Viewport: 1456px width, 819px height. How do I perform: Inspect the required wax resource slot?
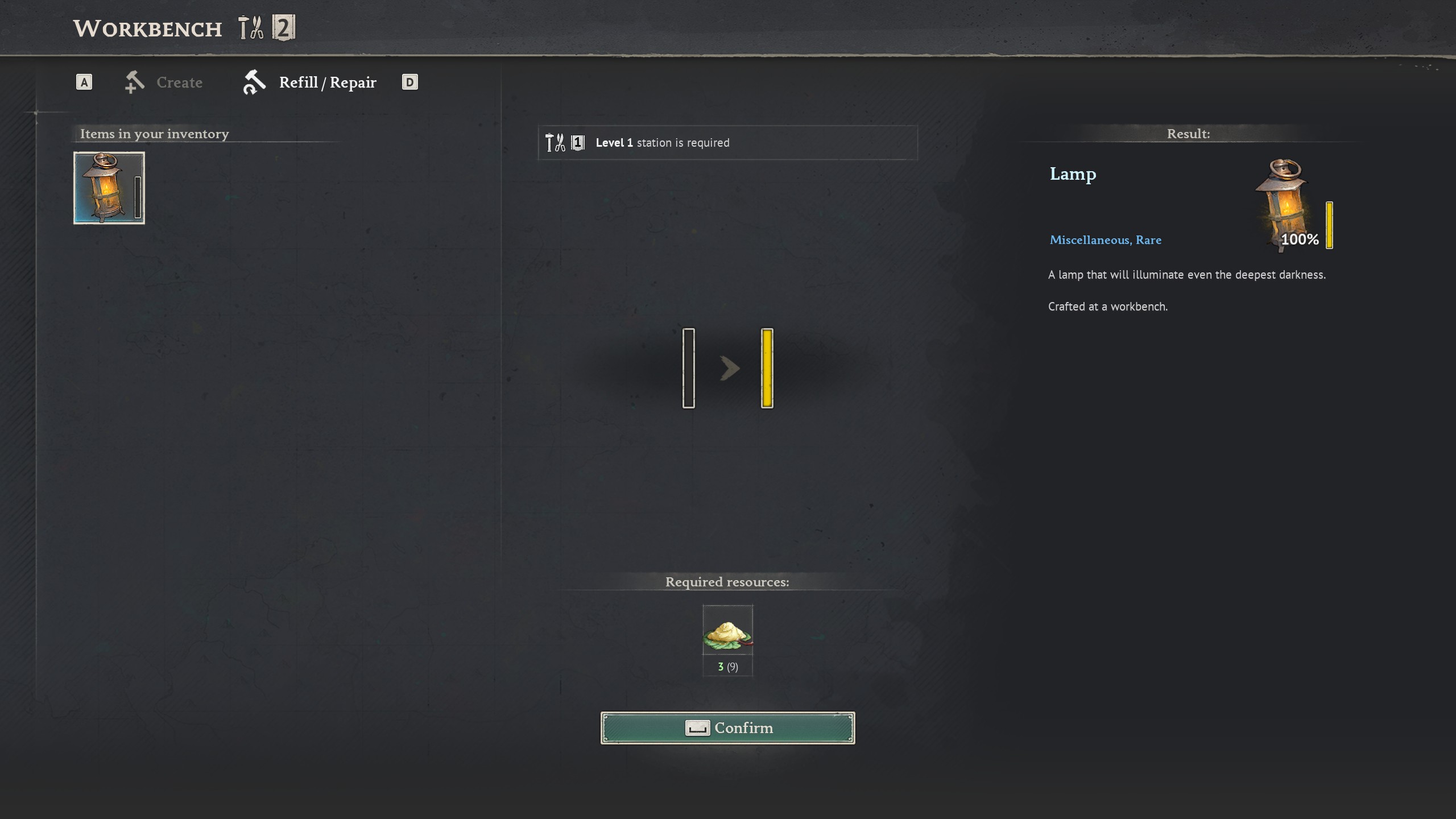pyautogui.click(x=727, y=631)
